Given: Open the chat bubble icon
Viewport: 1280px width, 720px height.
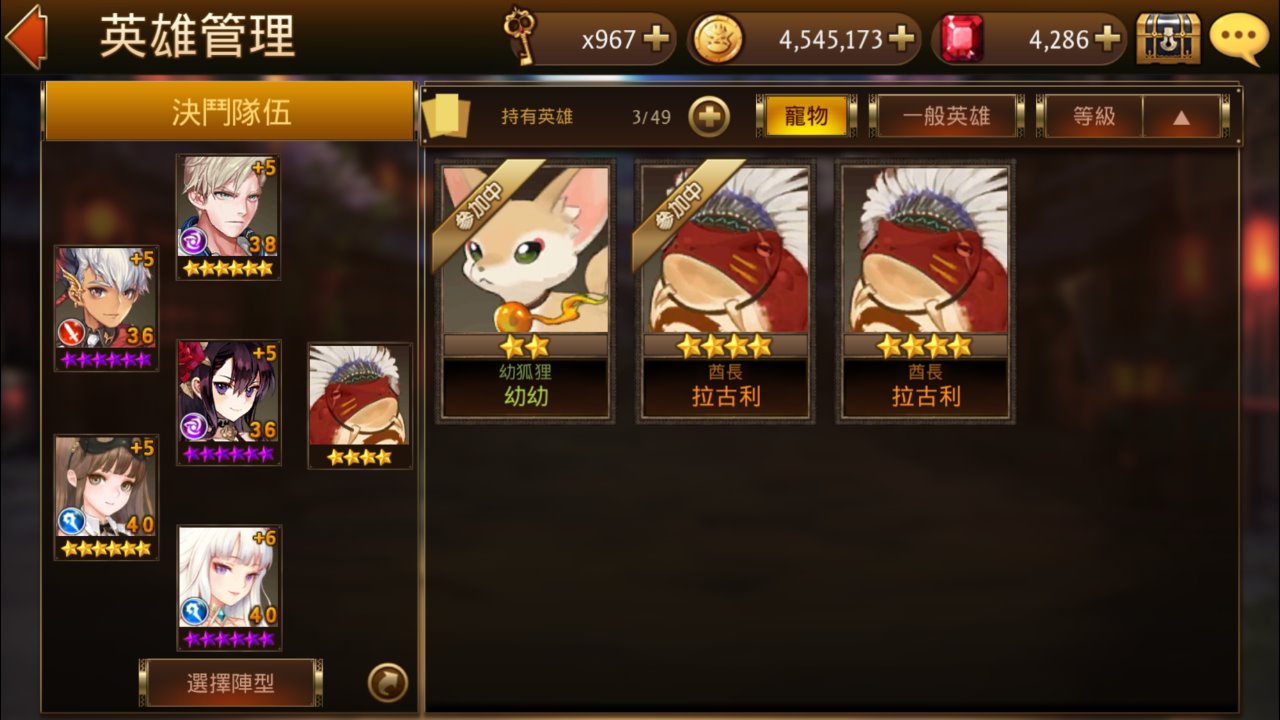Looking at the screenshot, I should tap(1240, 38).
